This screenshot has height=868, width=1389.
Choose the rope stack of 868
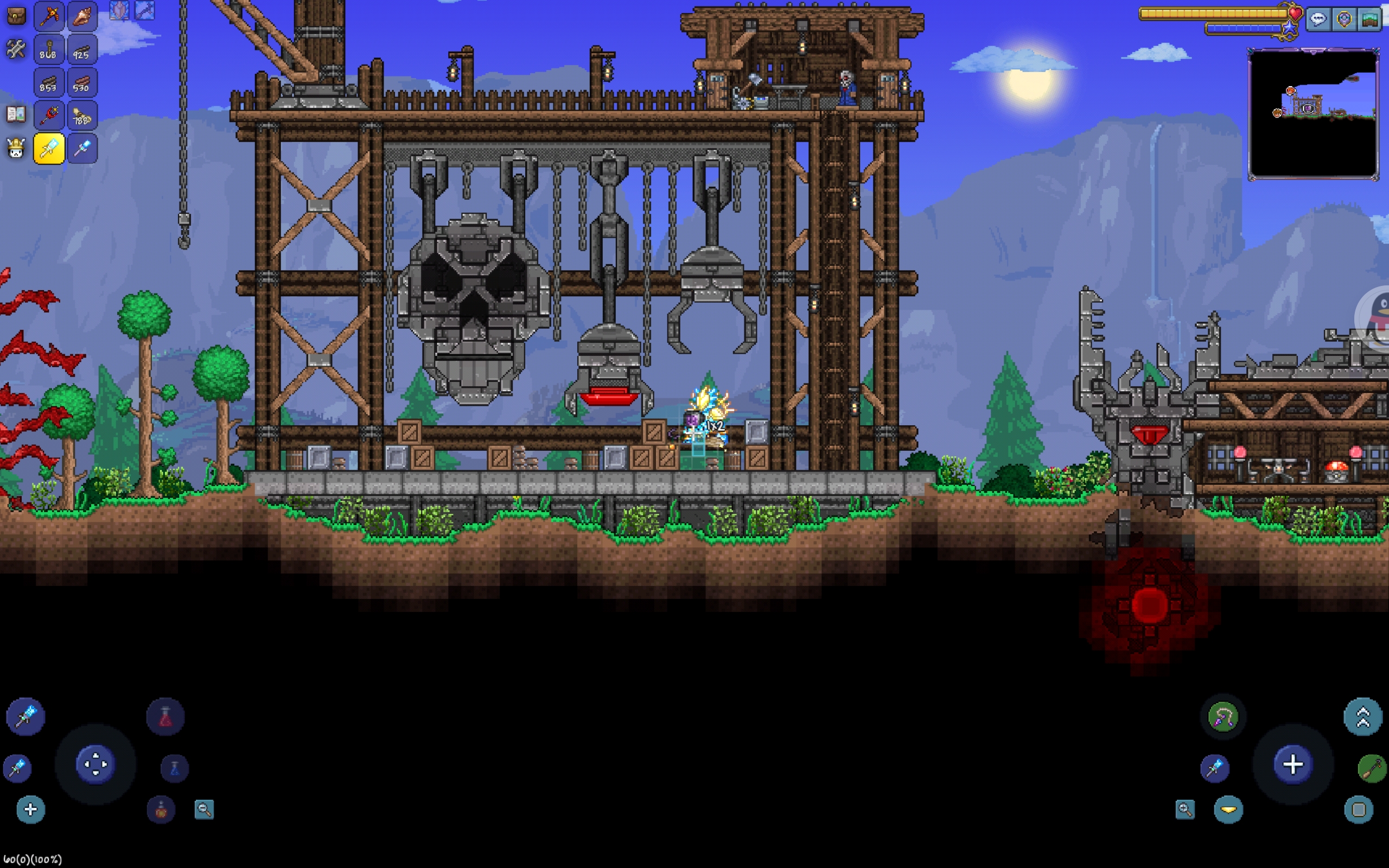(x=49, y=49)
